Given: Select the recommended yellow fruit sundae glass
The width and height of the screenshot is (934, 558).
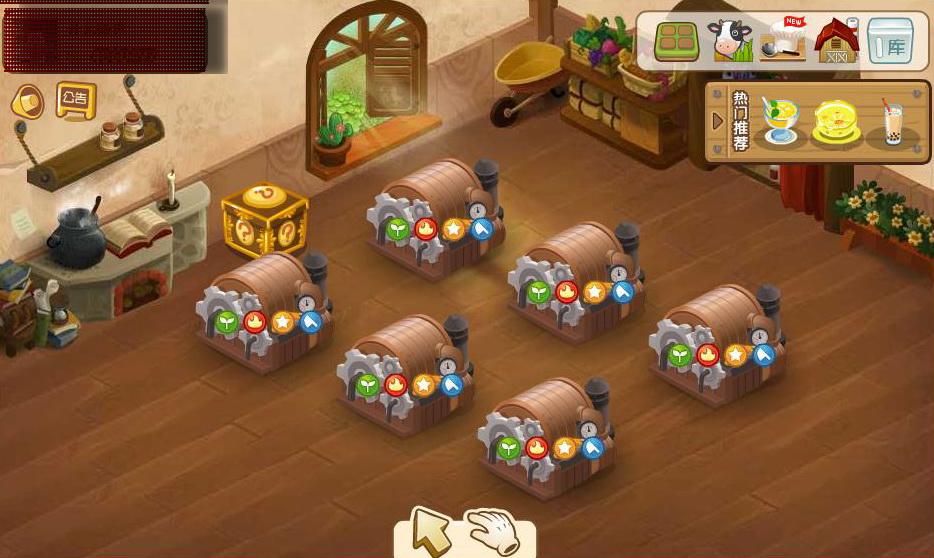Looking at the screenshot, I should click(779, 121).
